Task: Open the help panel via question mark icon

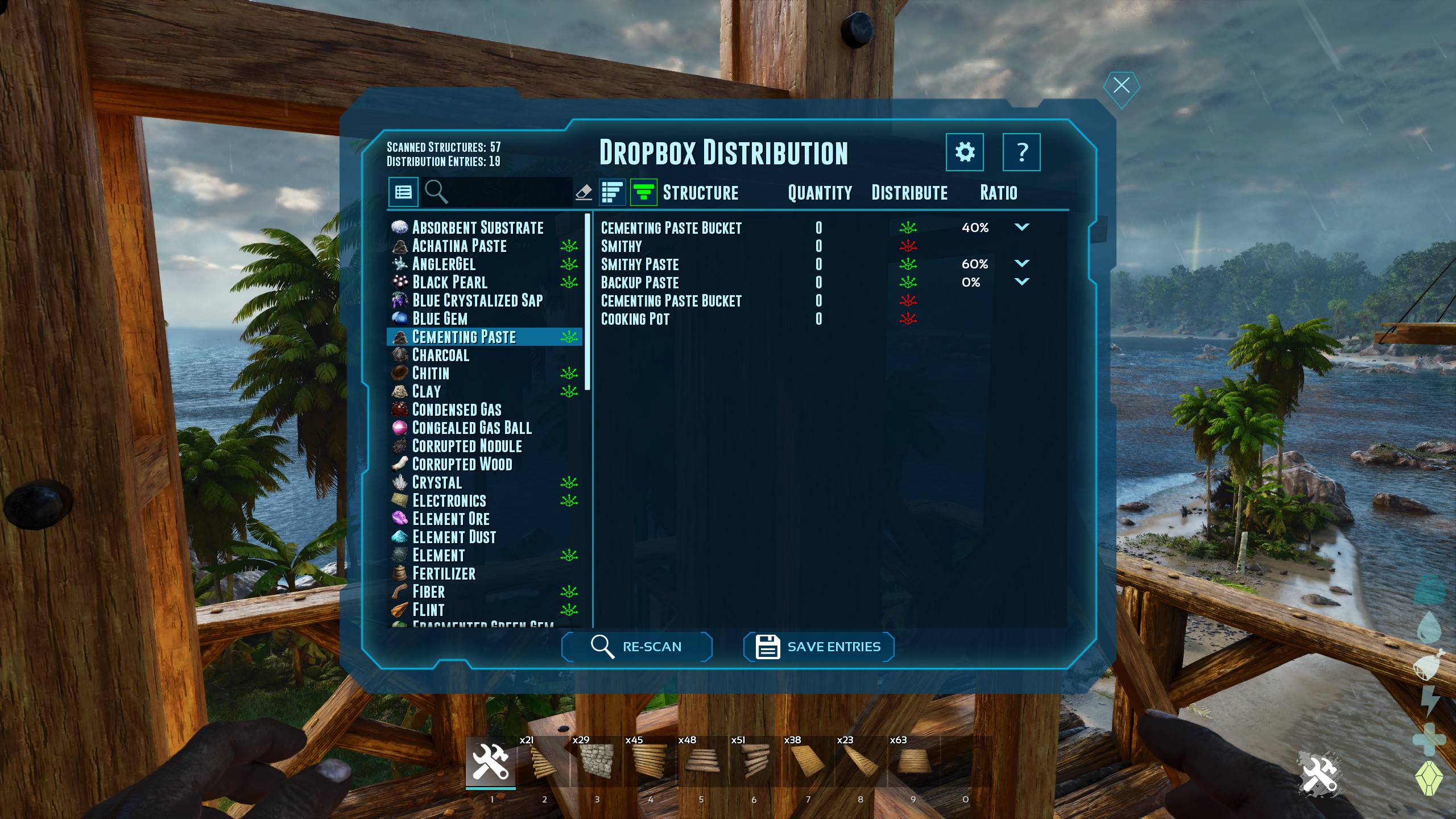Action: click(x=1022, y=152)
